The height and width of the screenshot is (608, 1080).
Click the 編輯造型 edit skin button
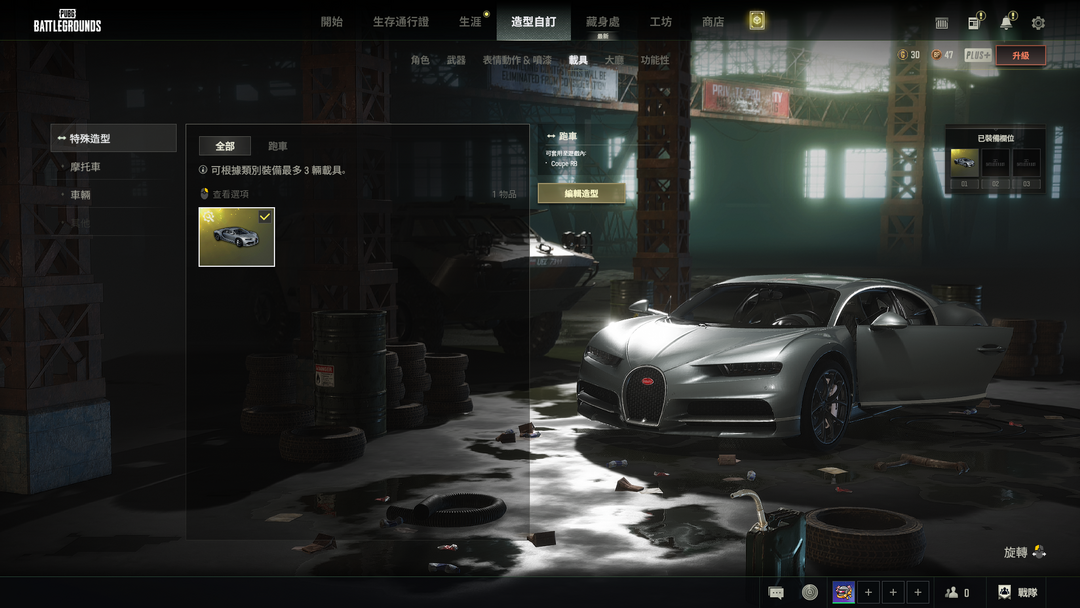click(581, 193)
